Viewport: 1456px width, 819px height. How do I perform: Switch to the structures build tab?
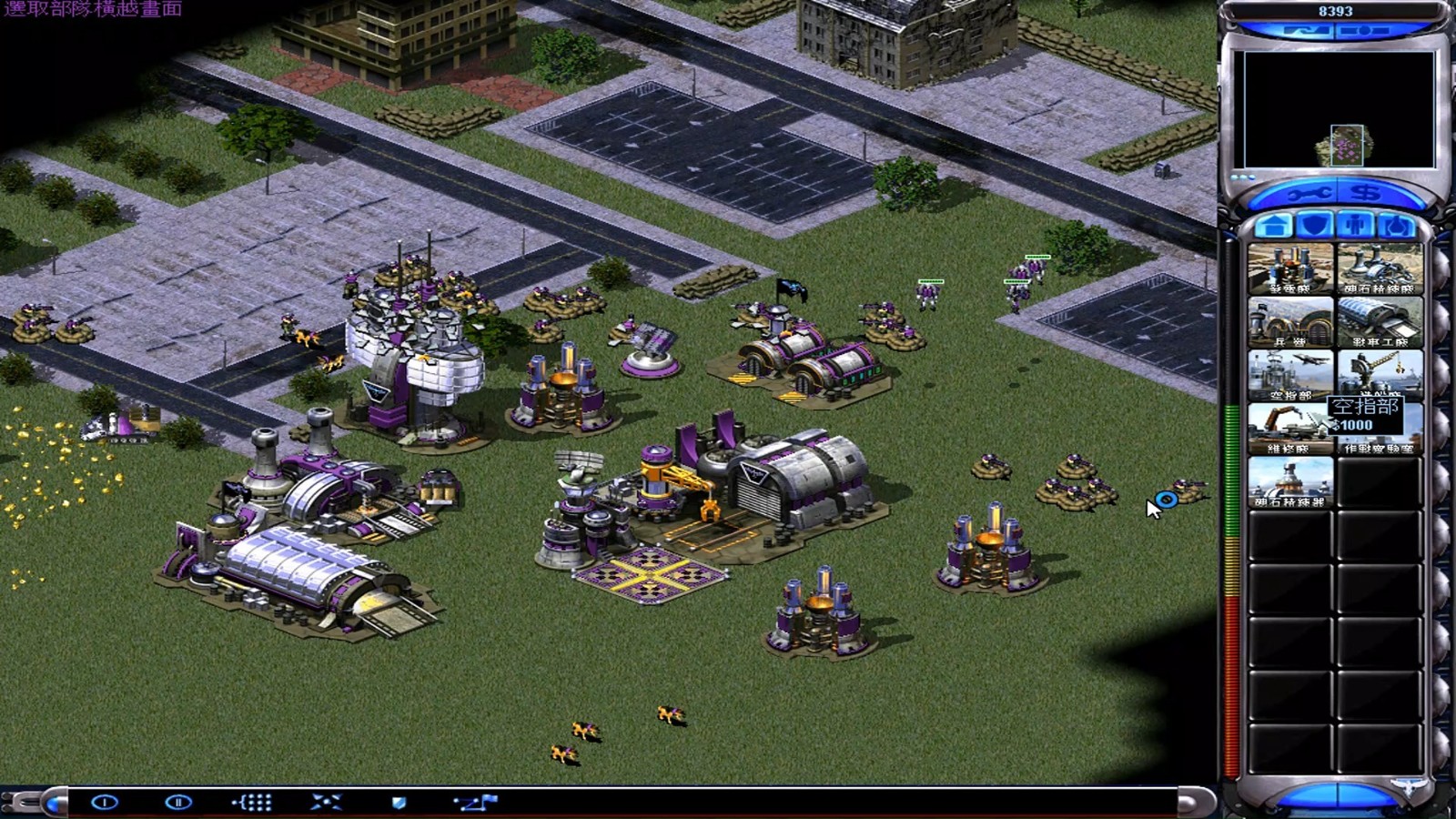click(1273, 226)
